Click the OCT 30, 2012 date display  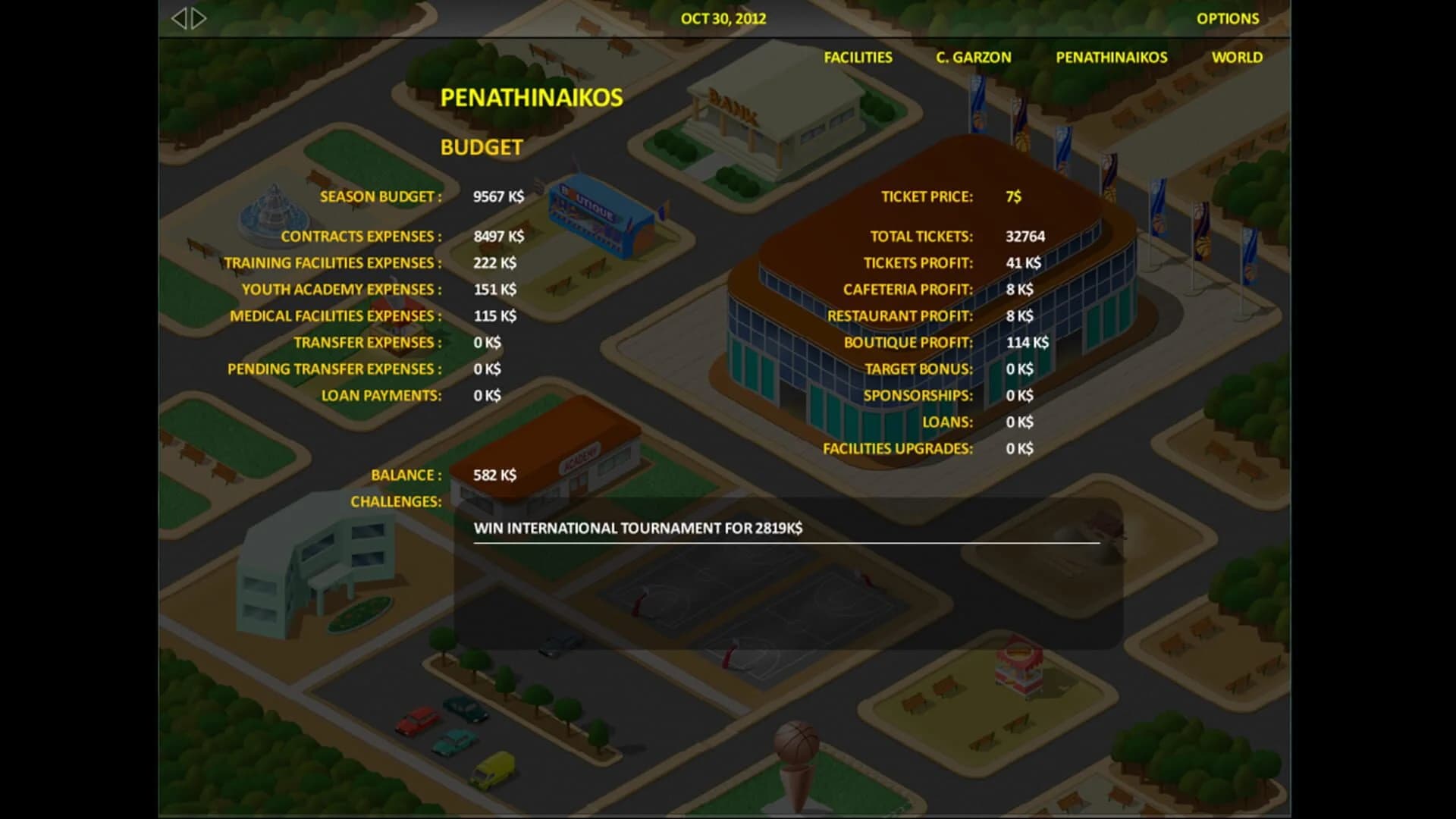(722, 18)
